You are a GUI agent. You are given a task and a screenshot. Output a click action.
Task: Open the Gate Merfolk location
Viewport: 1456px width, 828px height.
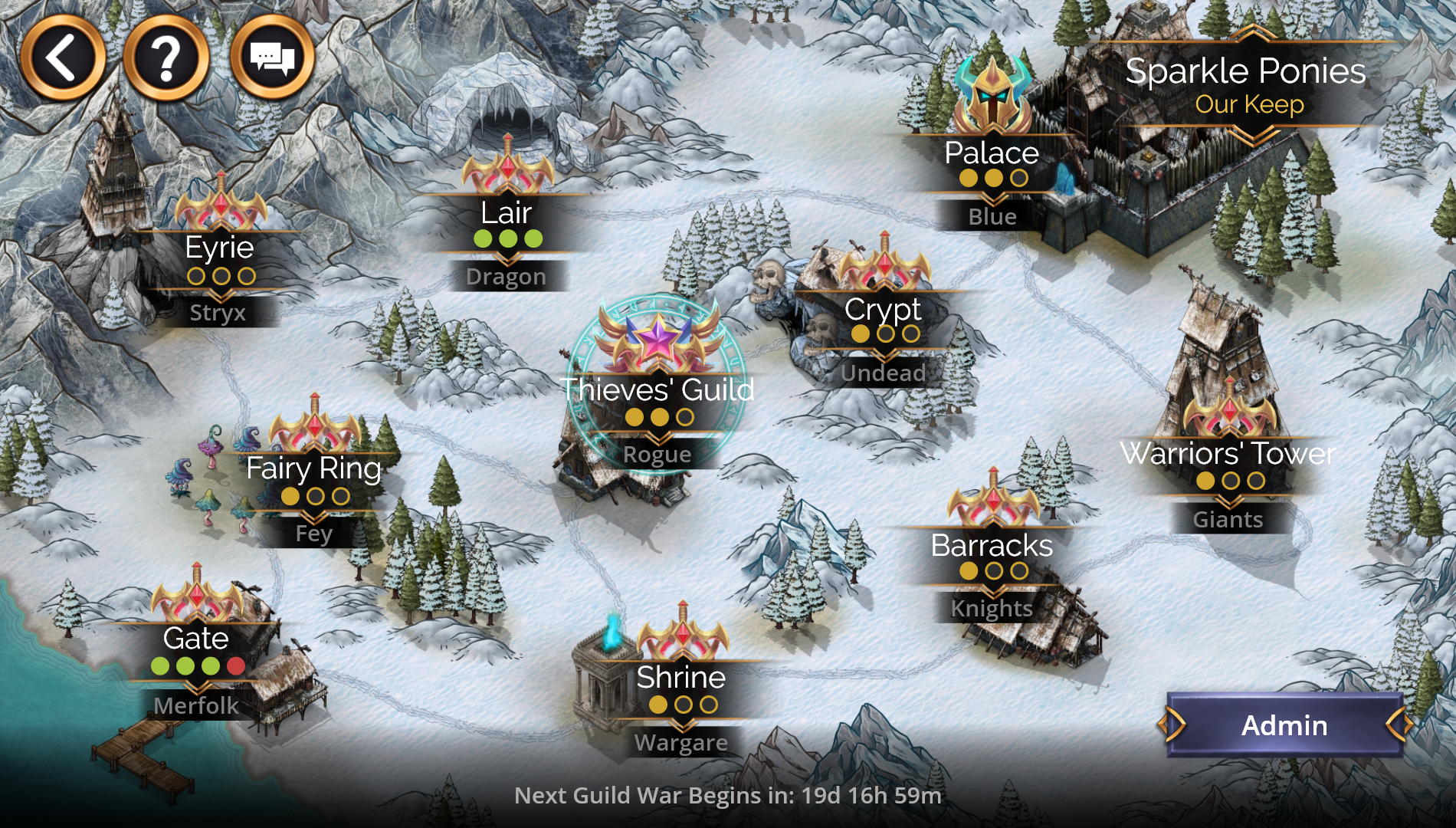[197, 639]
